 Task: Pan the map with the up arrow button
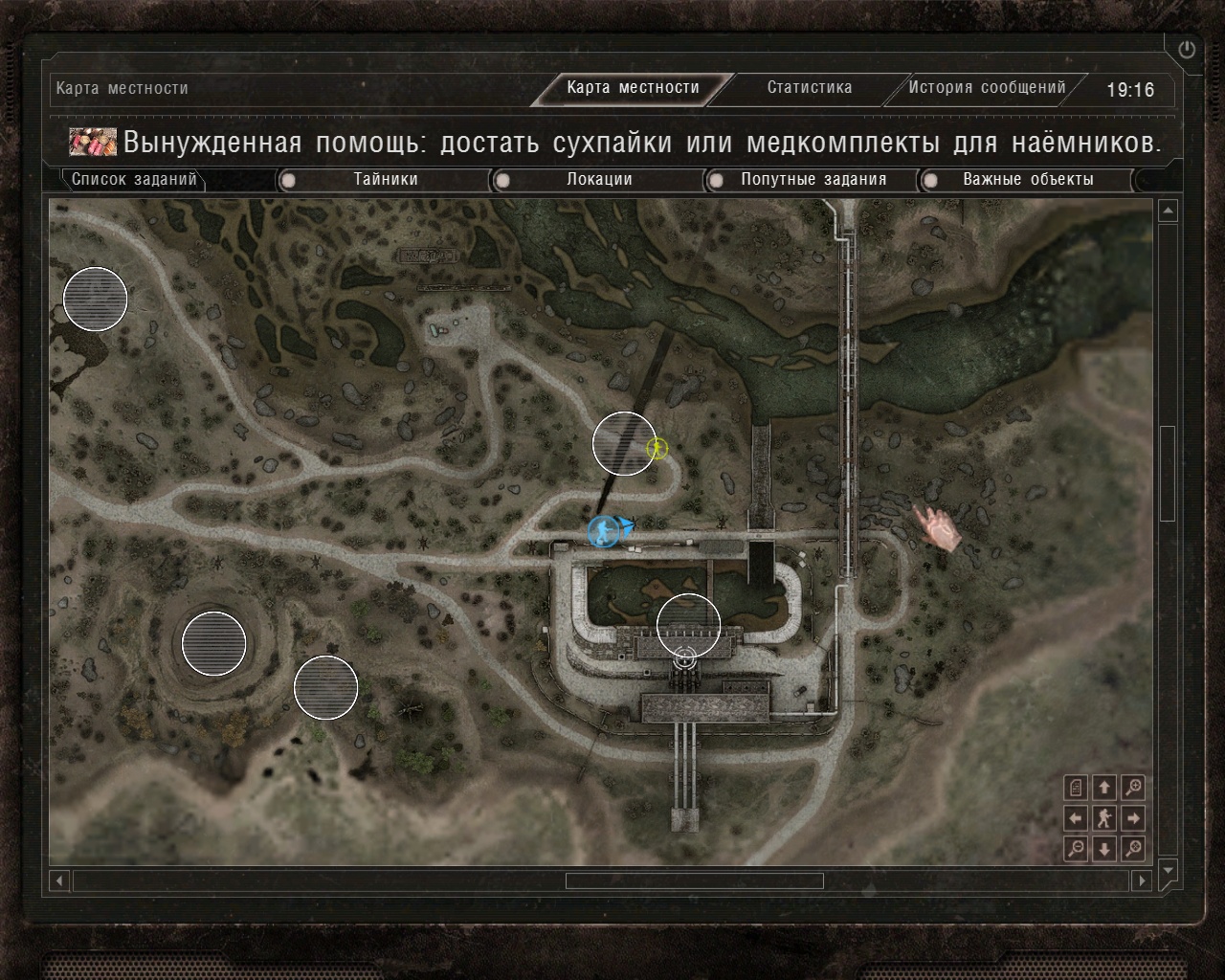click(1104, 788)
